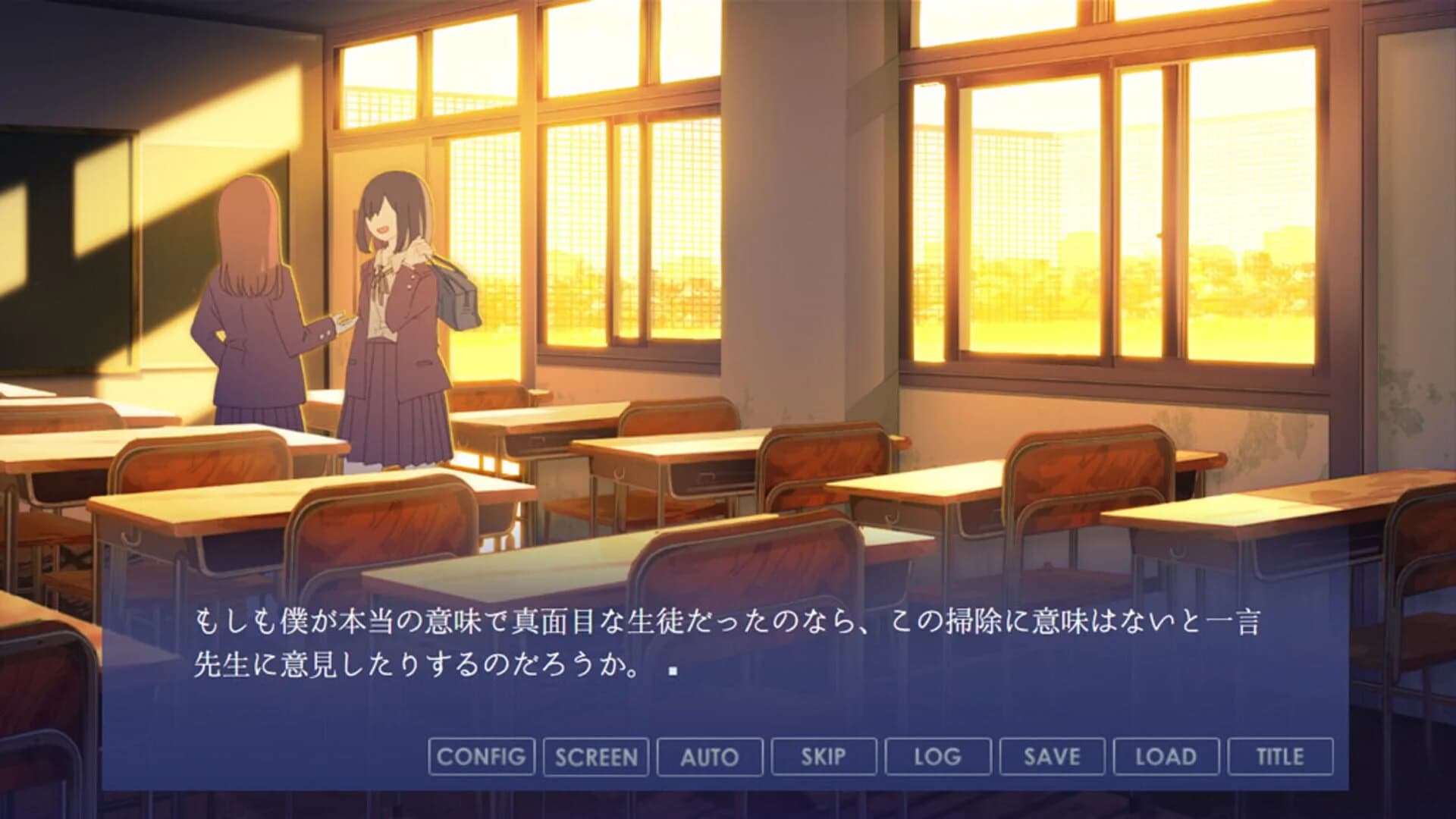
Task: Open the SAVE game screen
Action: (1051, 756)
